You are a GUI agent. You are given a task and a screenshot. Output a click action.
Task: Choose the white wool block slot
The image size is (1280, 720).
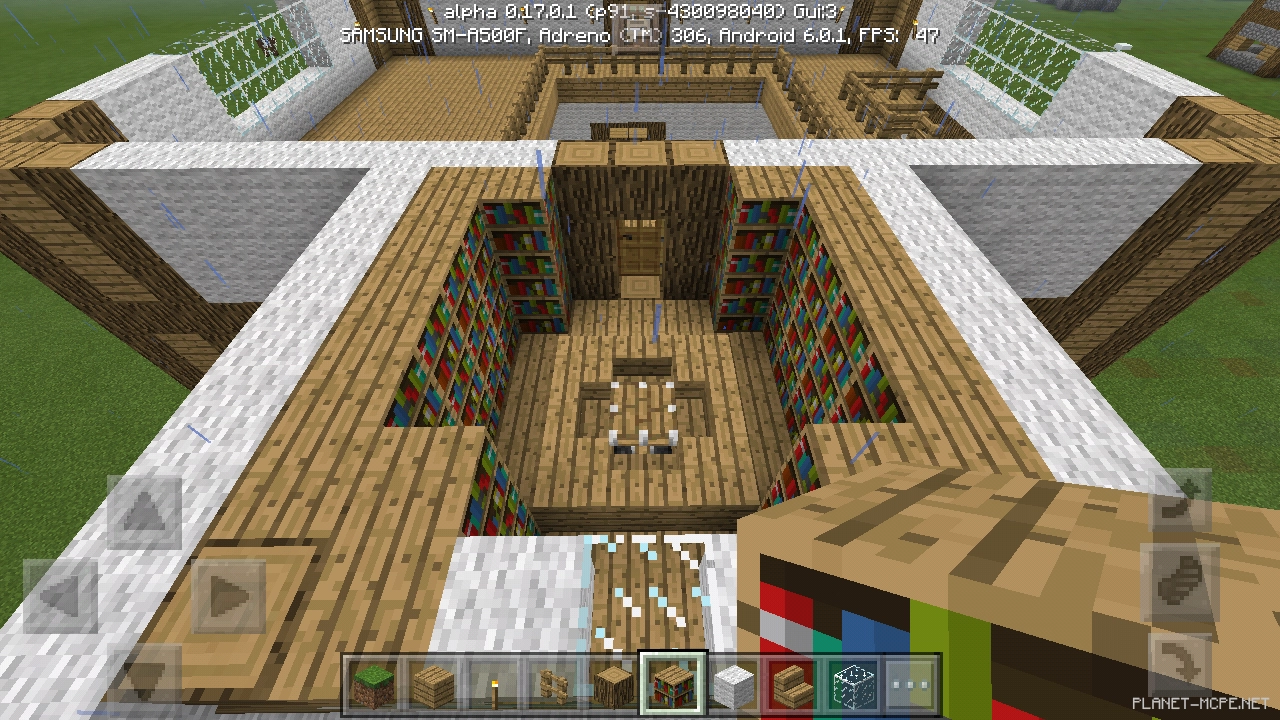[732, 684]
